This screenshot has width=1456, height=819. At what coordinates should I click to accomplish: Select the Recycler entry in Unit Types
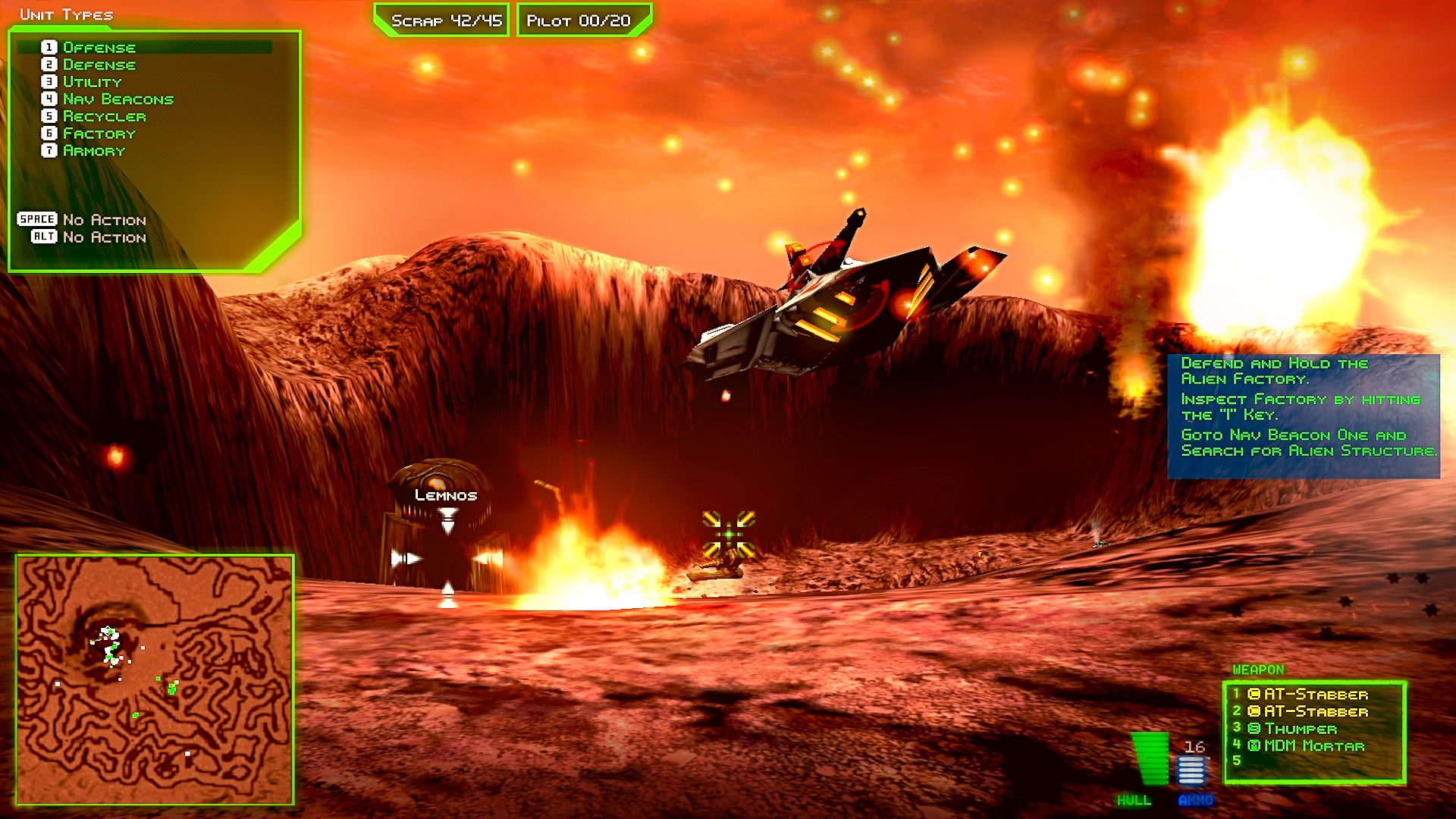tap(102, 116)
